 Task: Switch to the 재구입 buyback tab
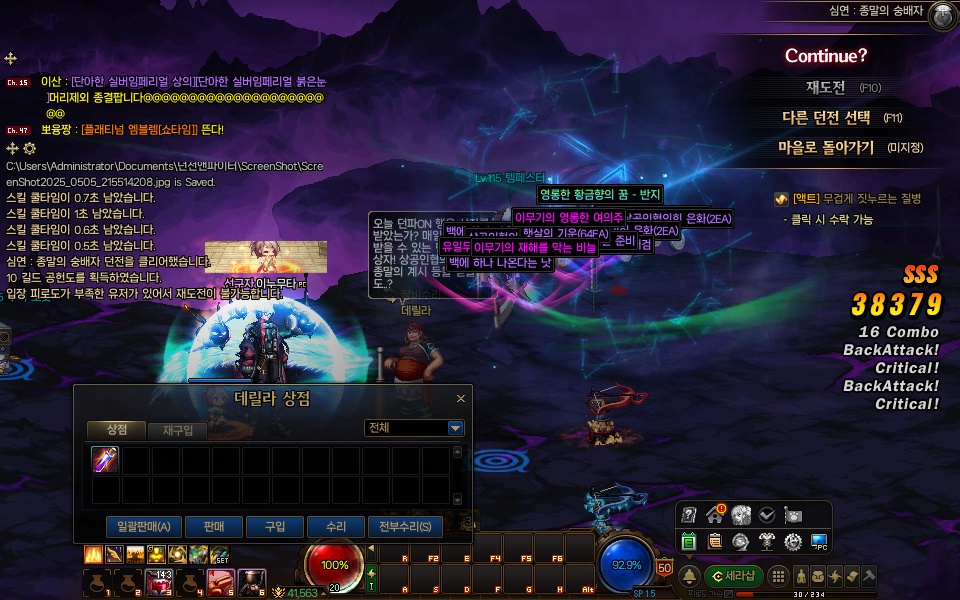pos(177,430)
